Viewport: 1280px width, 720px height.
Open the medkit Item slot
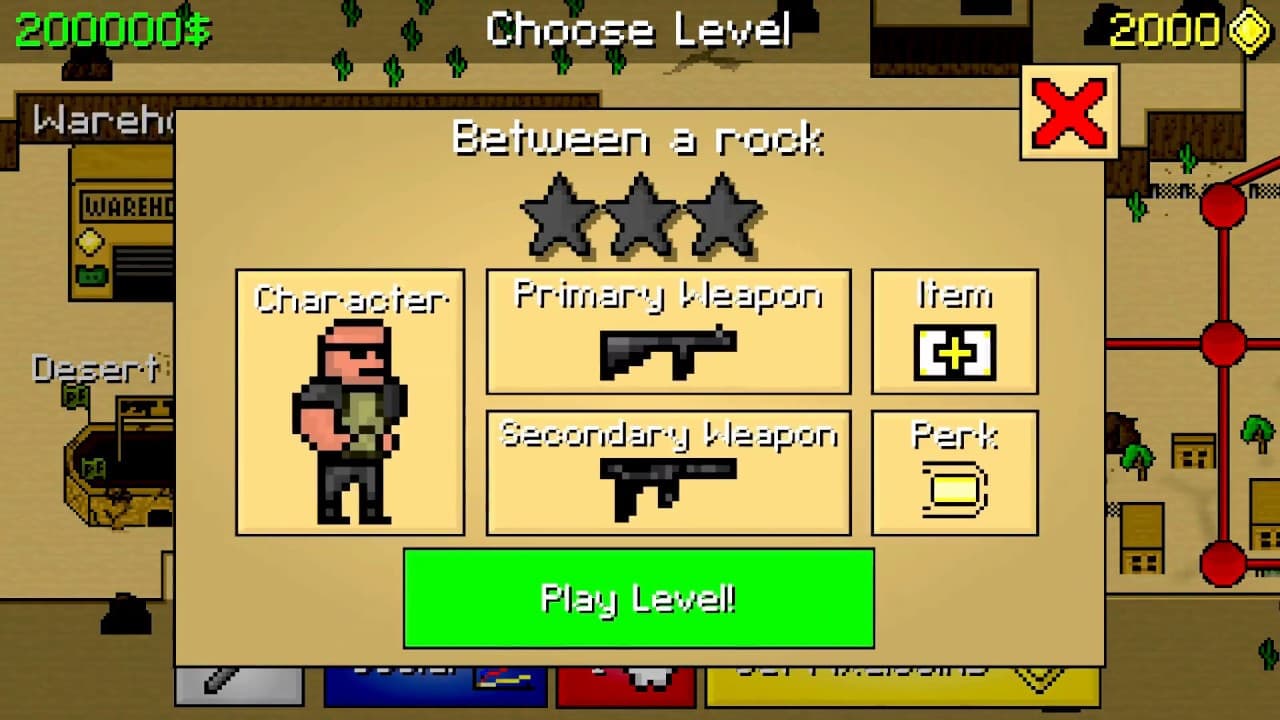pos(953,350)
